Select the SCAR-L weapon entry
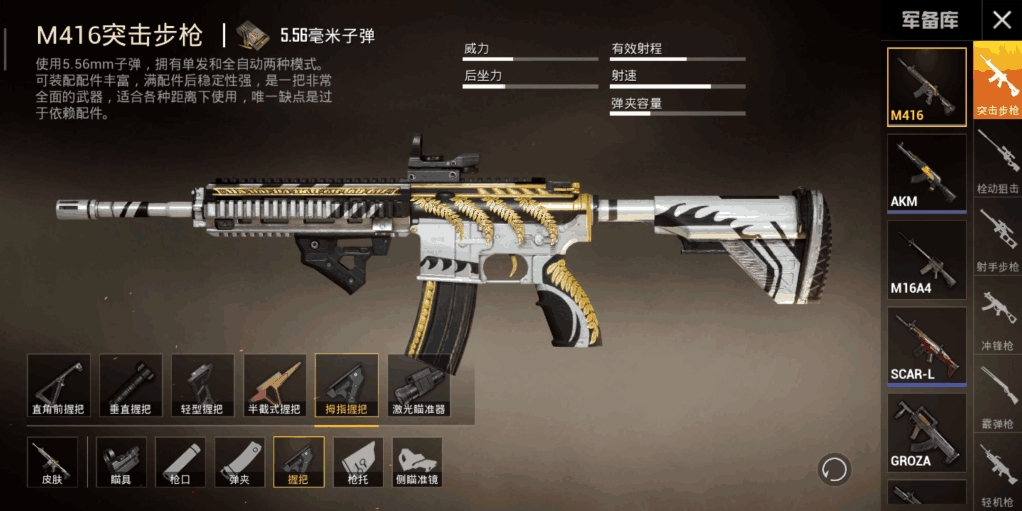 coord(927,345)
